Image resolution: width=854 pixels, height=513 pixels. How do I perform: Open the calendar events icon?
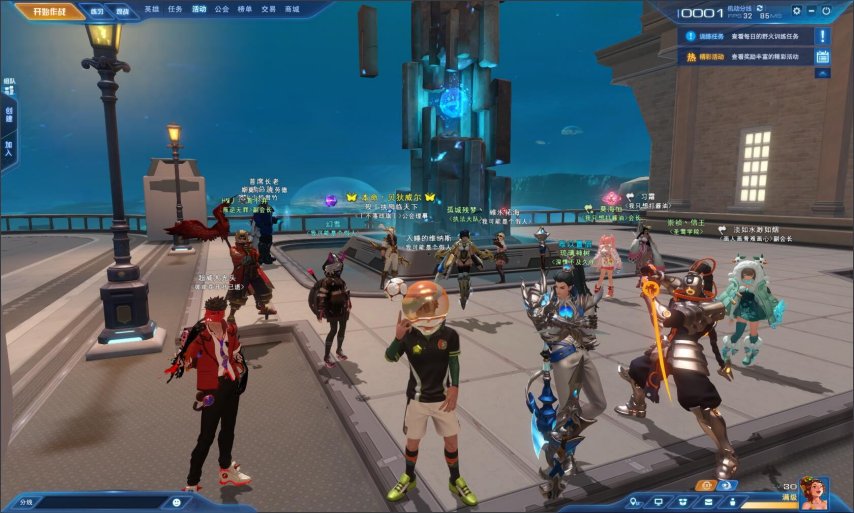822,57
